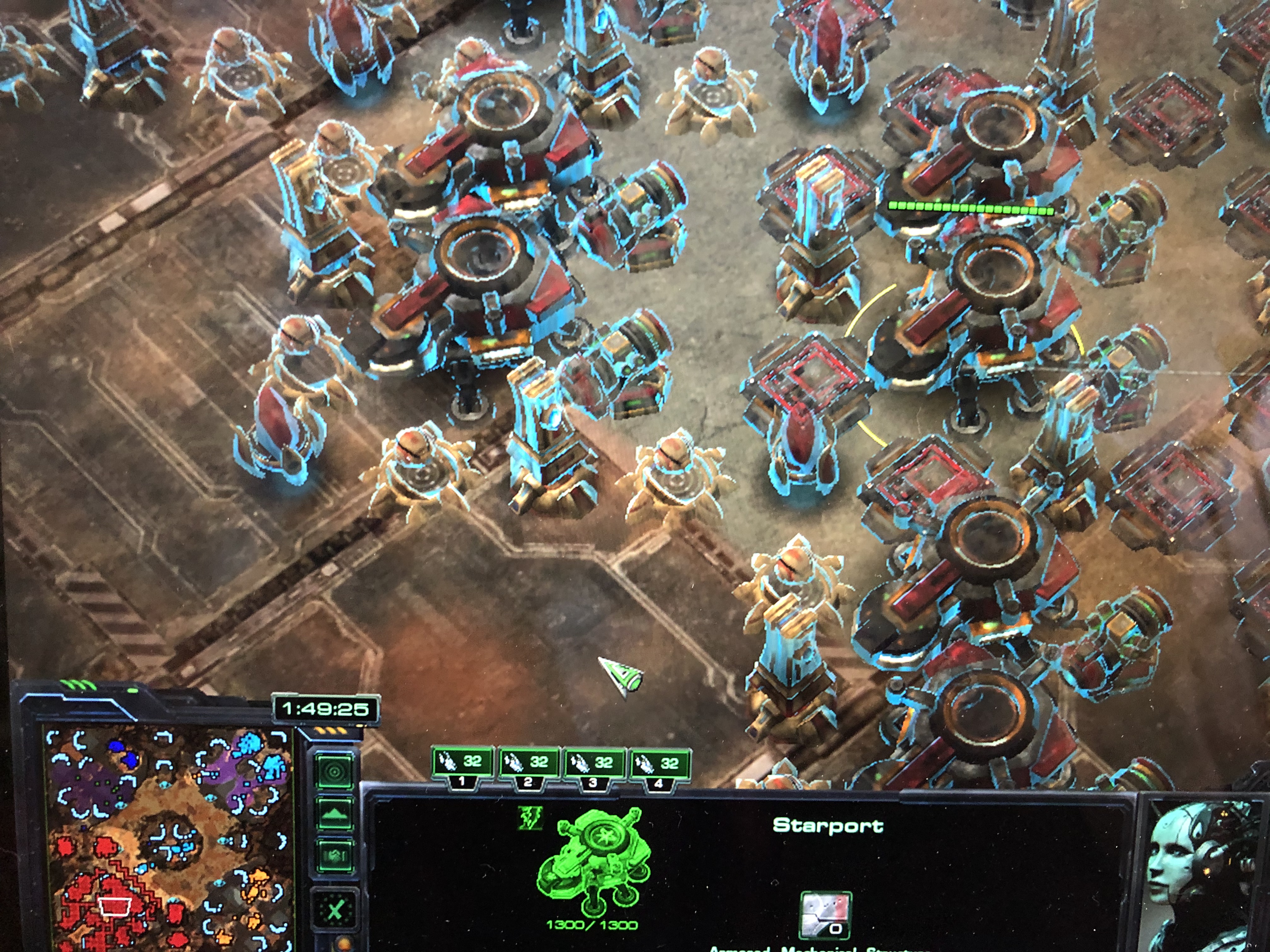Select control group 4
This screenshot has width=1270, height=952.
(x=660, y=766)
